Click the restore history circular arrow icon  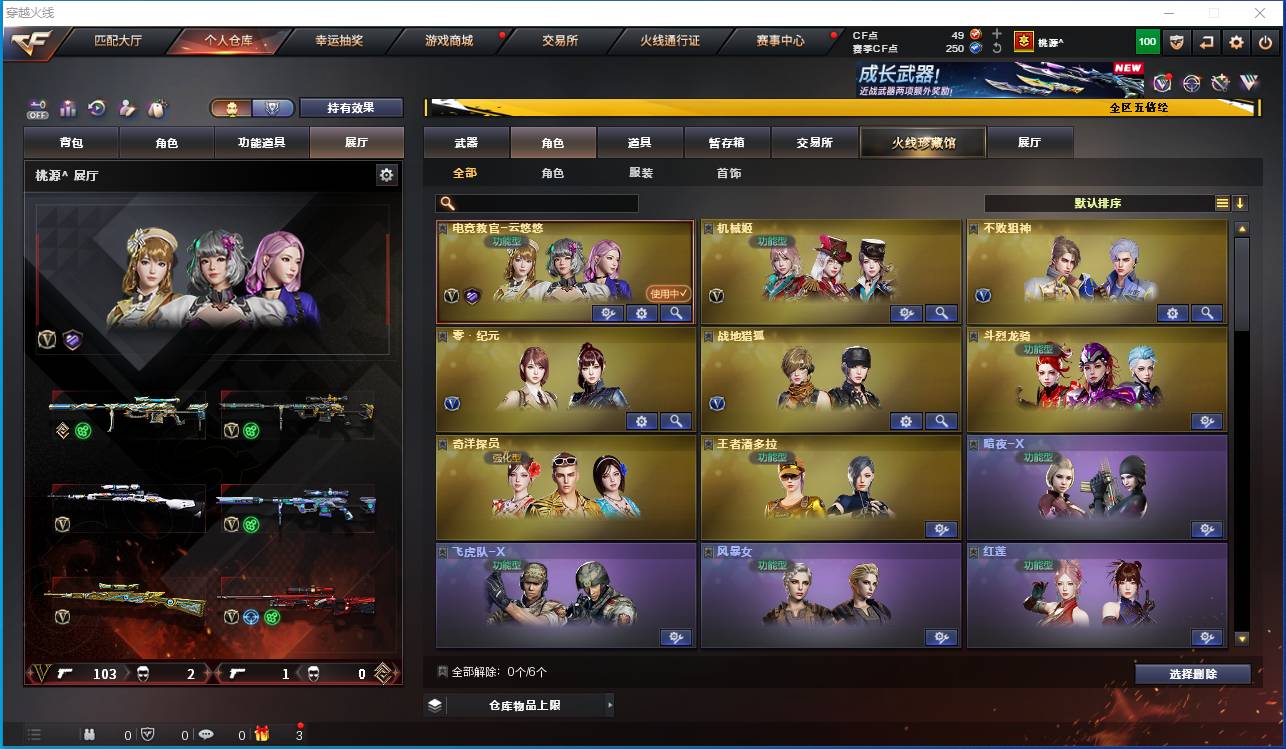coord(97,107)
